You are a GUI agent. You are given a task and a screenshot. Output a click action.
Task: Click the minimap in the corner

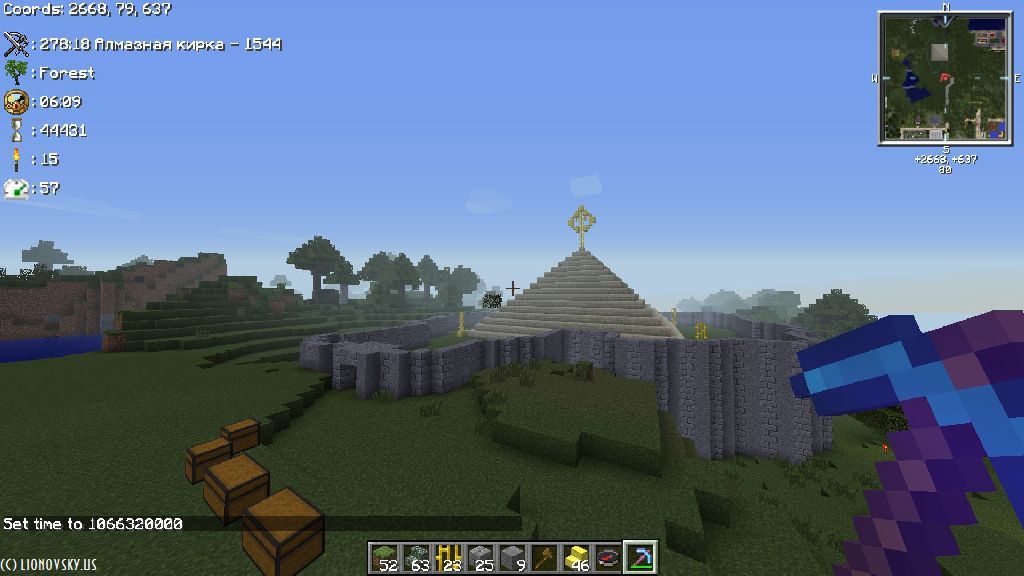(945, 78)
